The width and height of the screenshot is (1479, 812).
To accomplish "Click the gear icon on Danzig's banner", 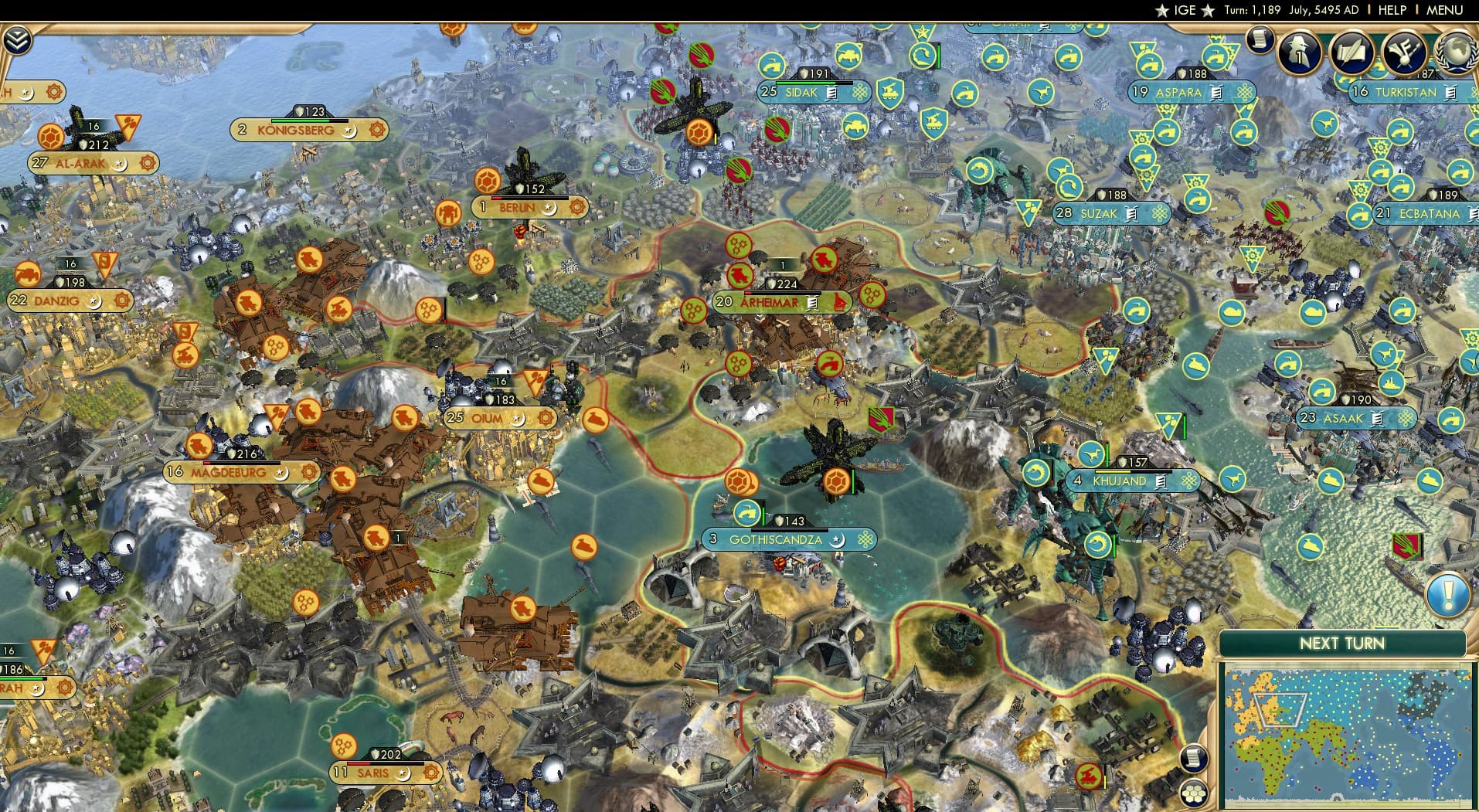I will (x=122, y=301).
